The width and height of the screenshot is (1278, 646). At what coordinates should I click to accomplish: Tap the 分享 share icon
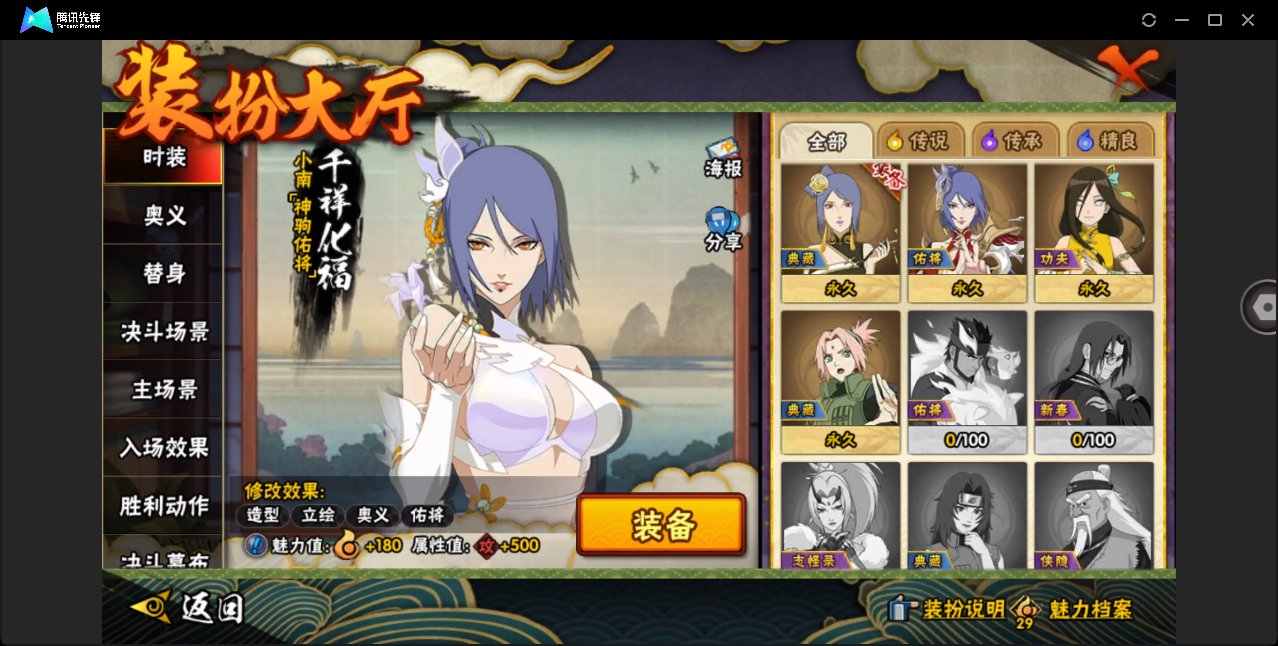click(x=723, y=228)
